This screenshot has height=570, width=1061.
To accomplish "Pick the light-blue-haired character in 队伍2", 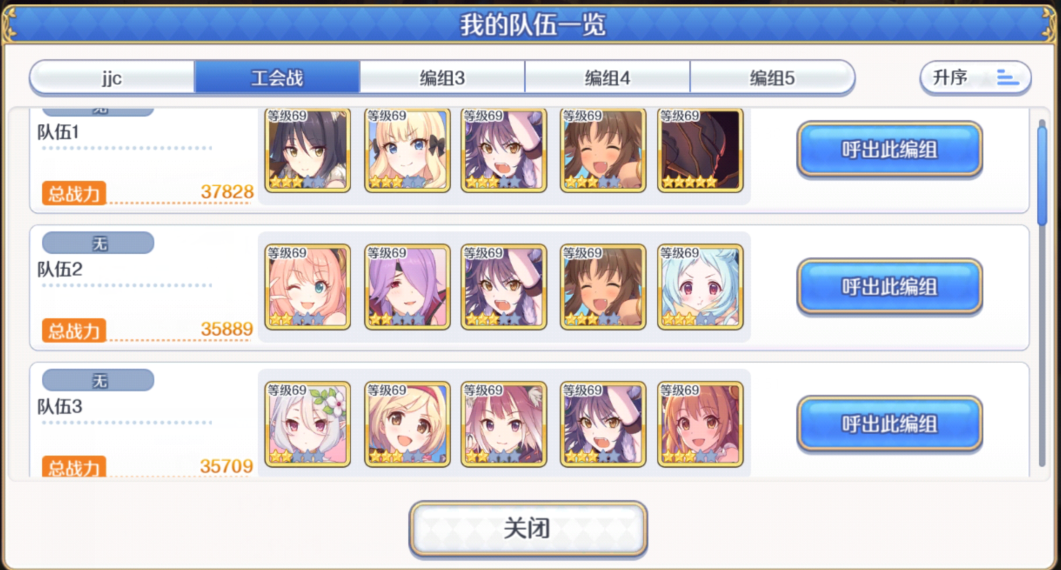I will [x=700, y=287].
